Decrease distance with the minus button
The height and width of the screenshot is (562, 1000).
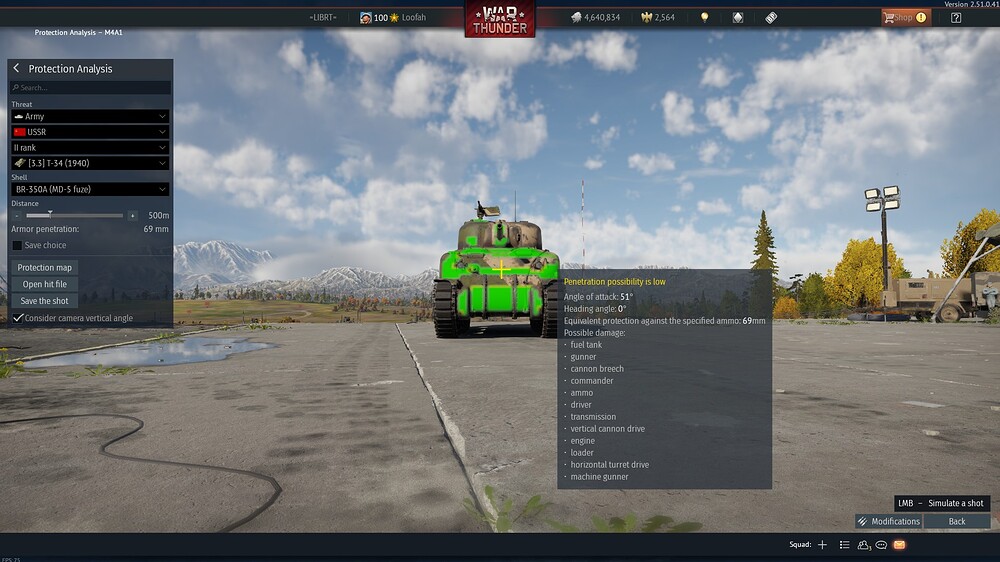coord(17,215)
